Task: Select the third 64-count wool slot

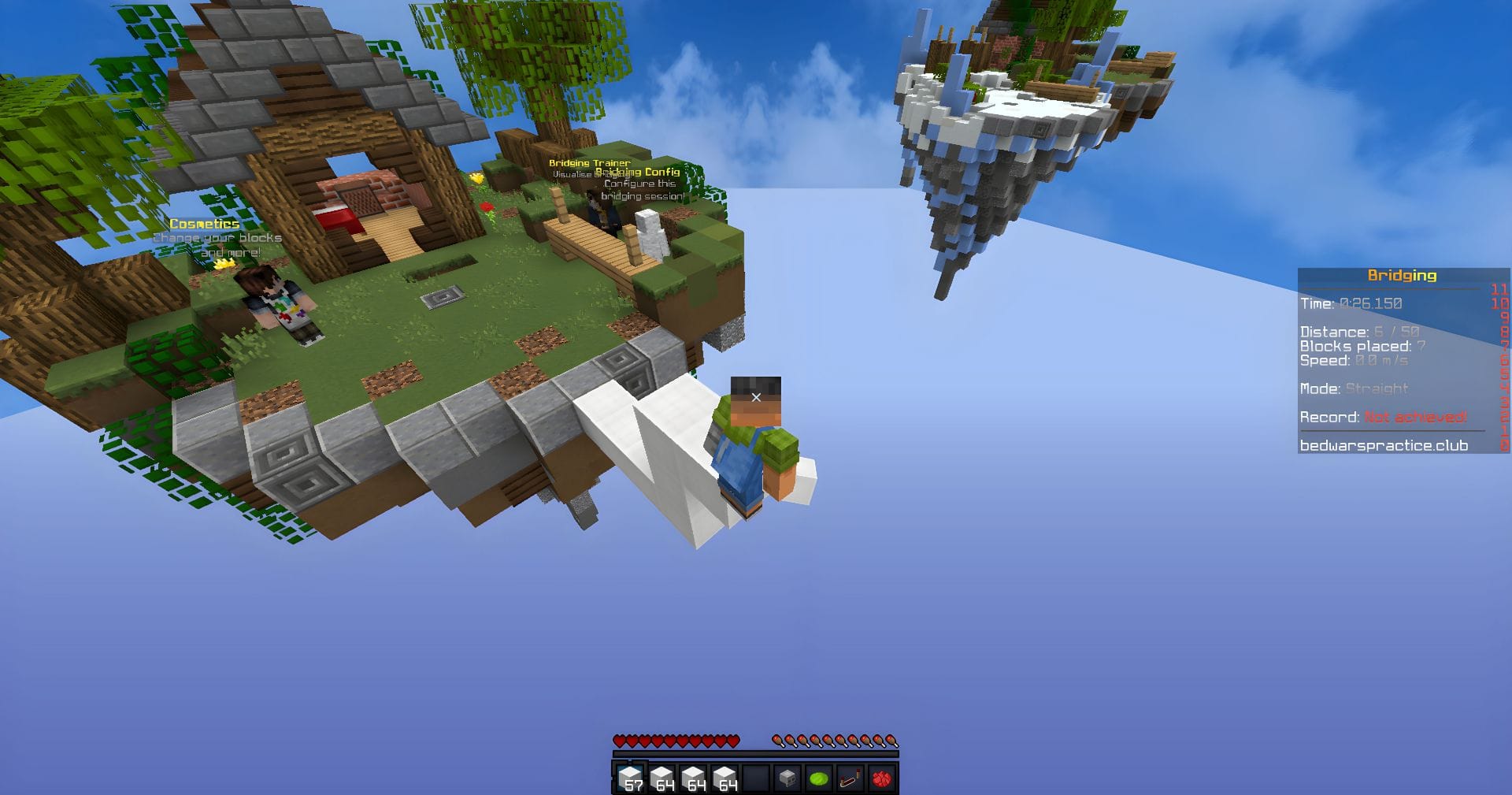Action: [695, 775]
